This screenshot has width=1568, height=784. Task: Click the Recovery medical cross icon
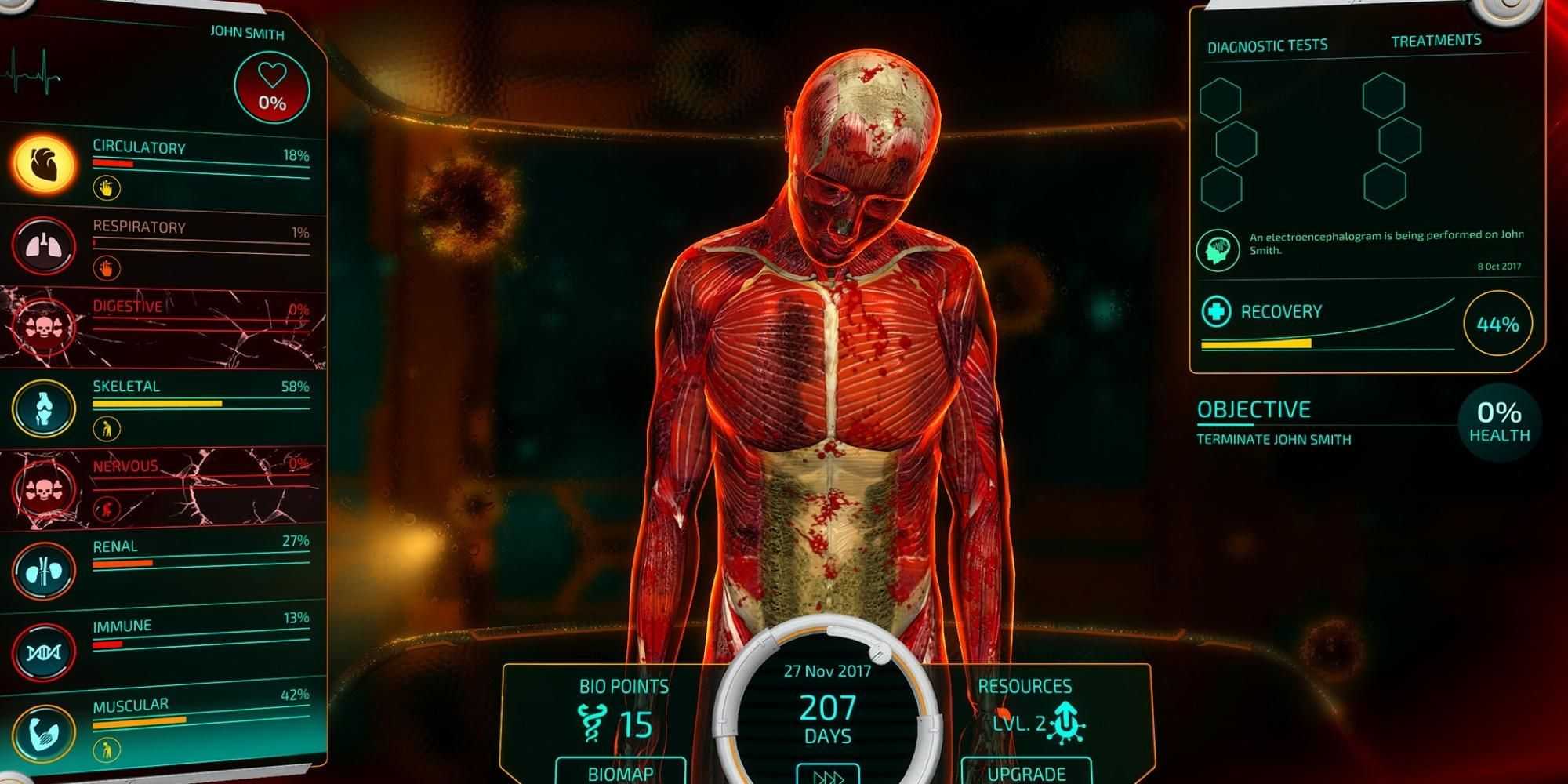tap(1216, 312)
